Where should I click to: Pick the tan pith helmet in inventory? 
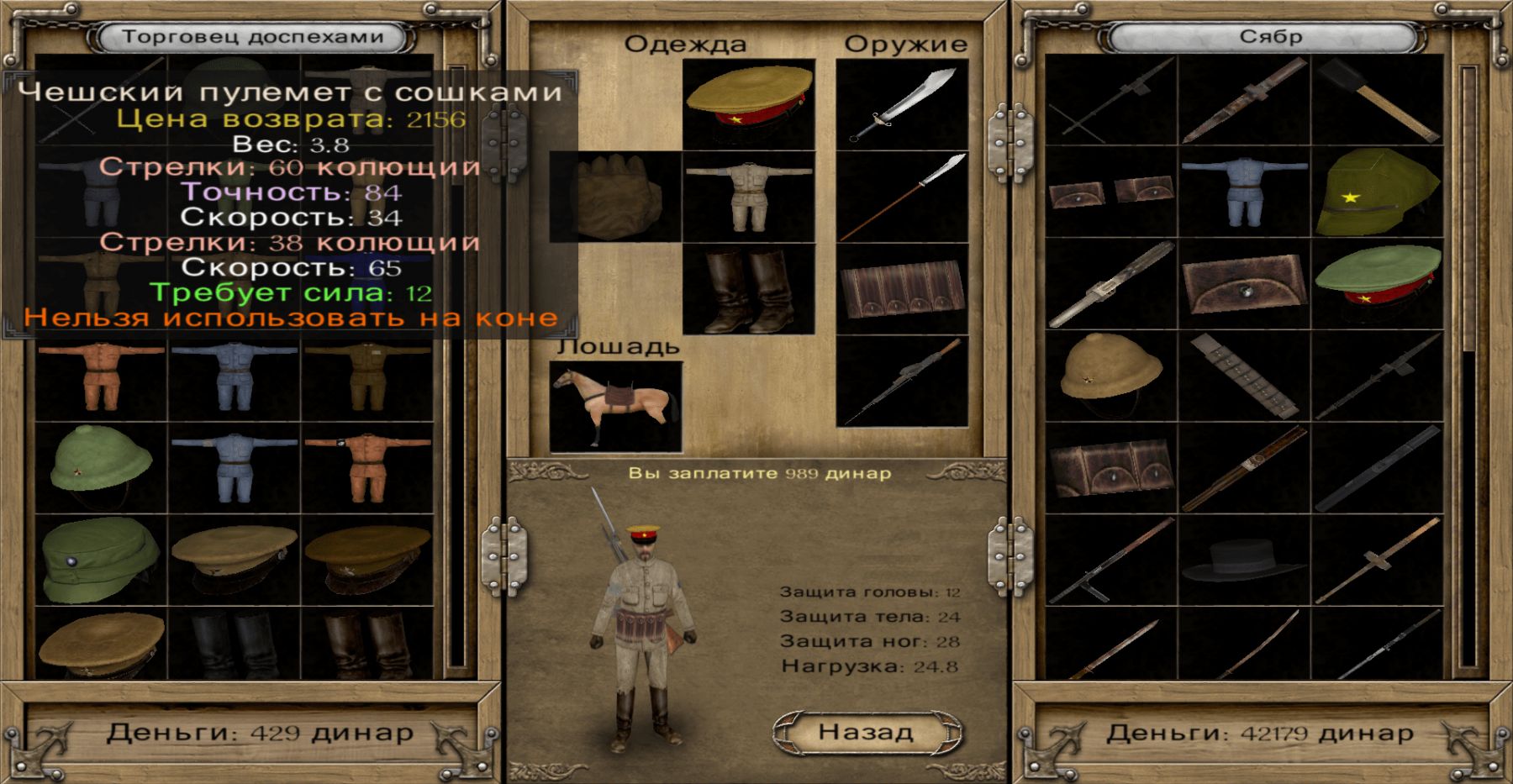coord(1111,376)
